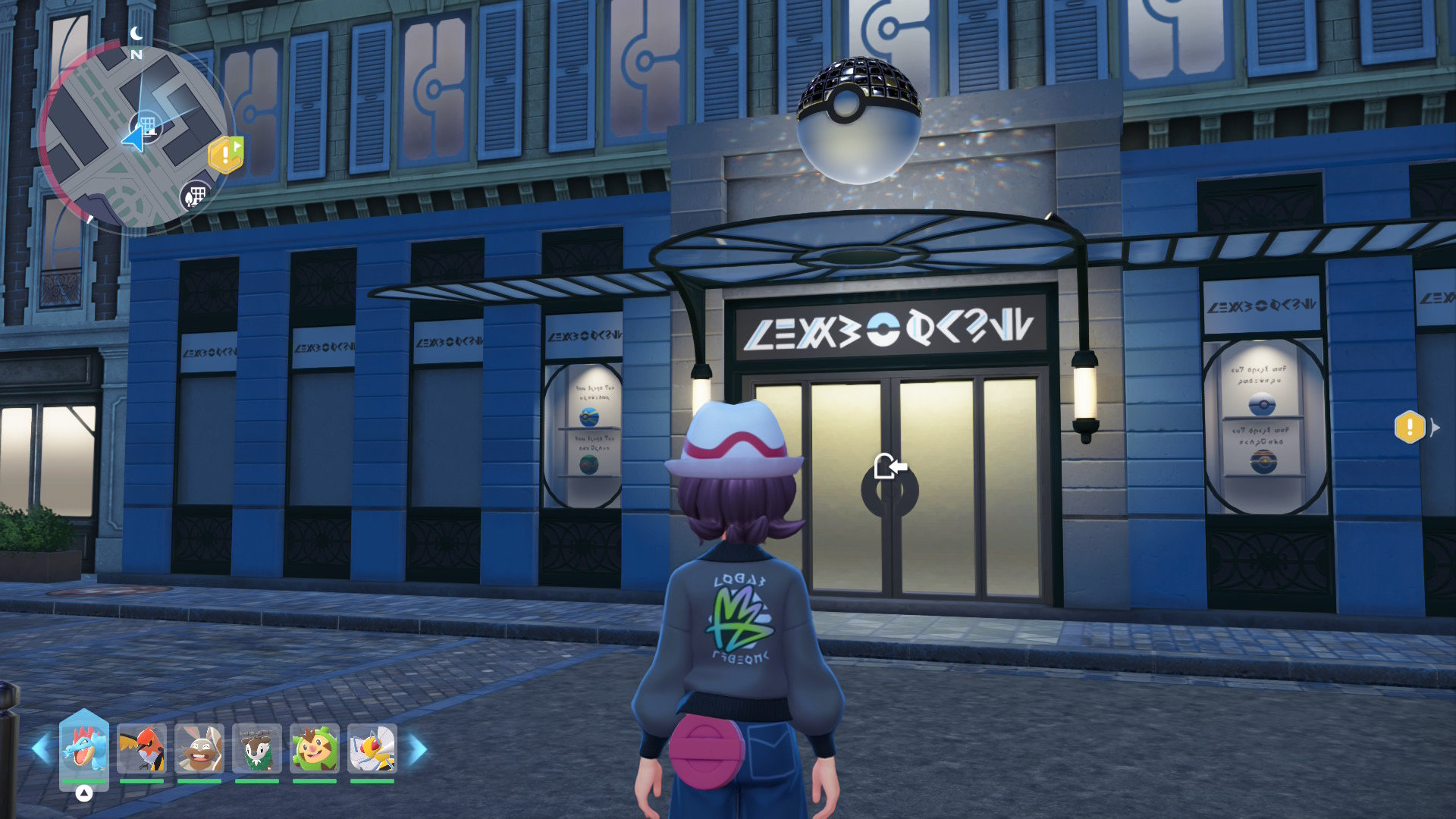Choose the Fletchinder party slot
The height and width of the screenshot is (819, 1456).
pos(142,748)
